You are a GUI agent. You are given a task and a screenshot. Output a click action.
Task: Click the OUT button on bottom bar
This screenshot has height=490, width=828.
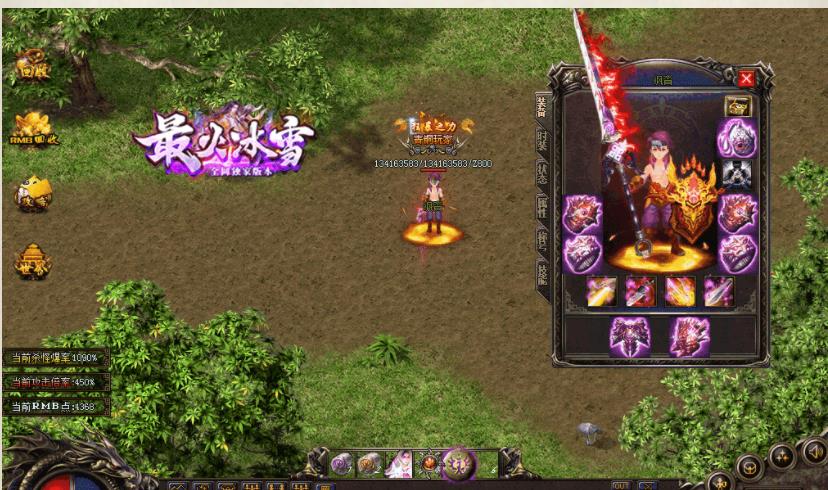tap(621, 485)
